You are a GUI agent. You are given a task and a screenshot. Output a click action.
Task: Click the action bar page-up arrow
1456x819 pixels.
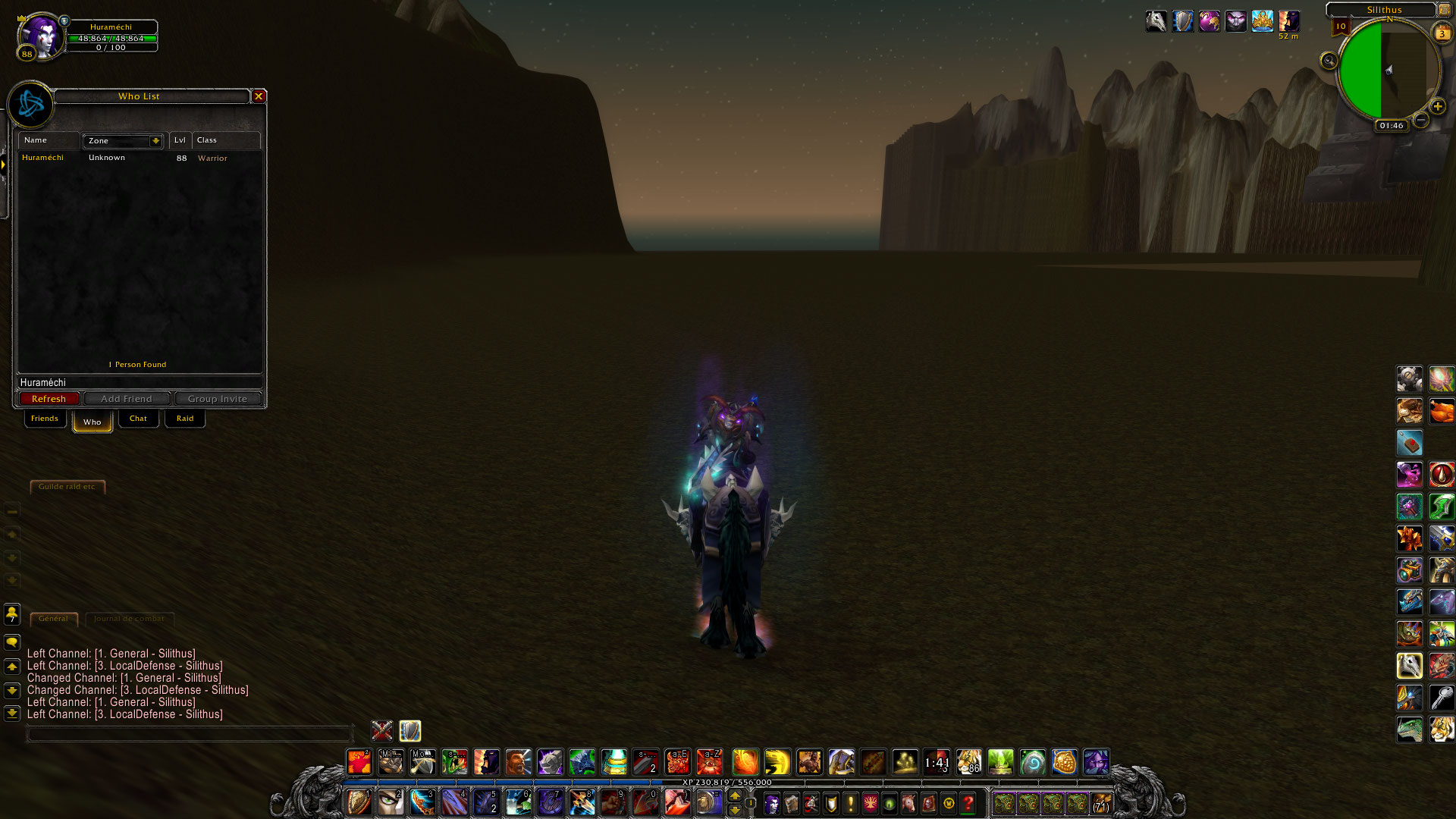tap(735, 794)
